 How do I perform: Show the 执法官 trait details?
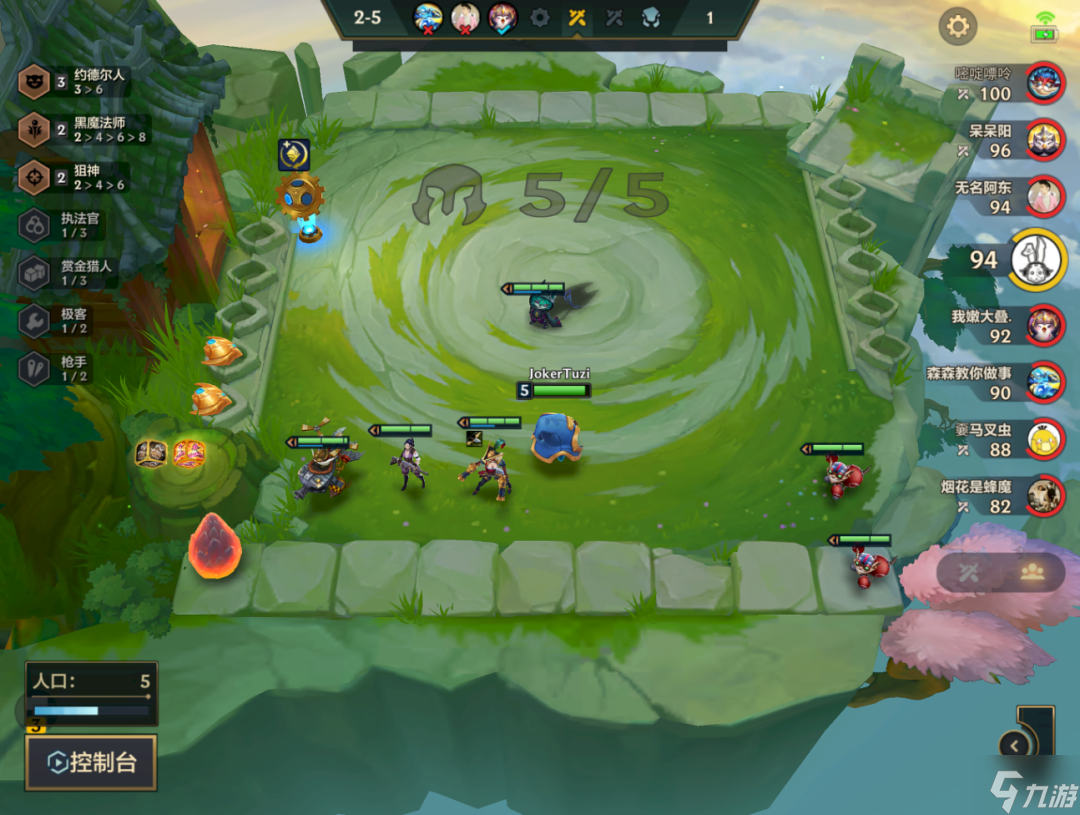coord(34,226)
